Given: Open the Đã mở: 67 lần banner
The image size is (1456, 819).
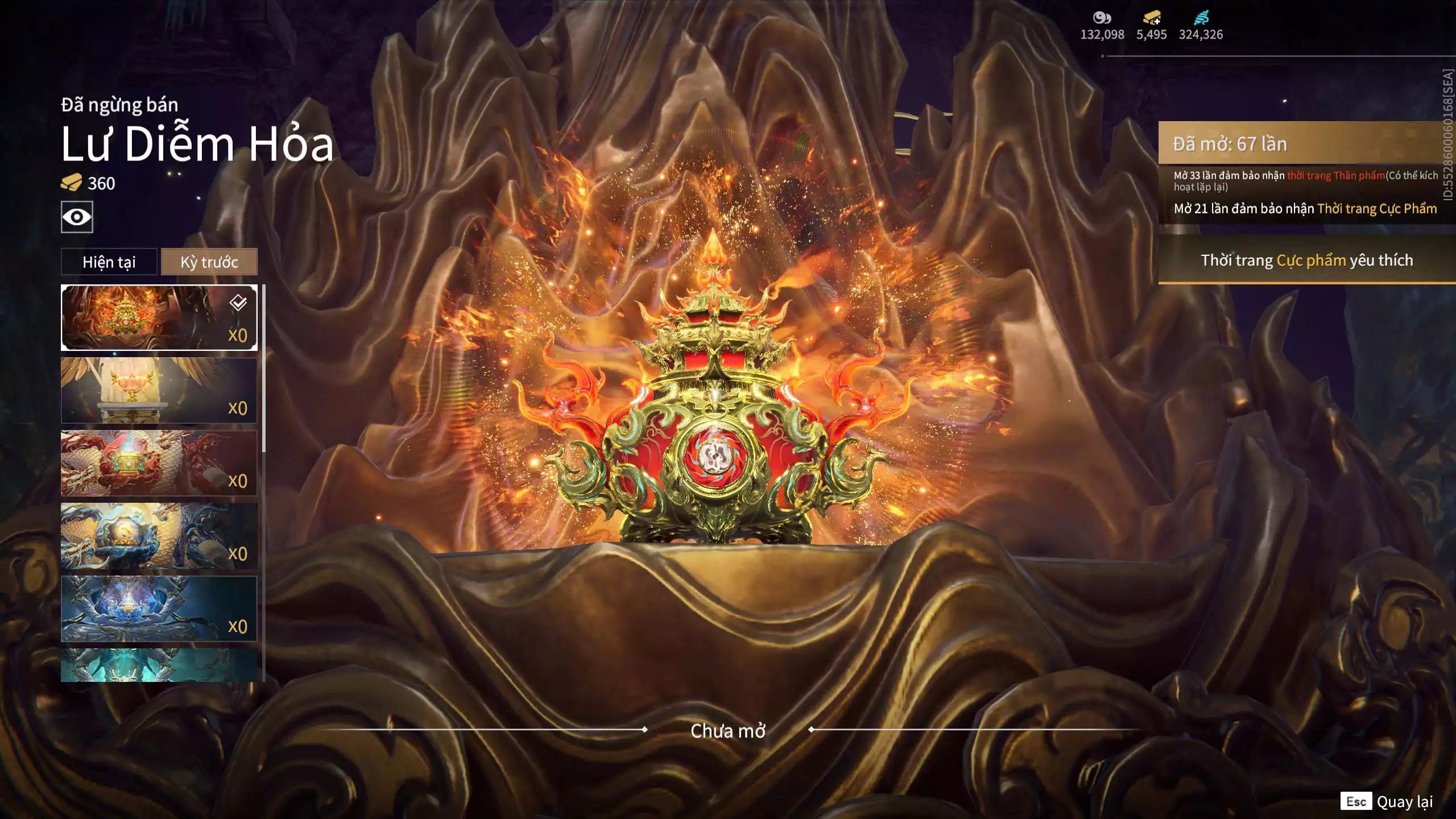Looking at the screenshot, I should coord(1306,143).
